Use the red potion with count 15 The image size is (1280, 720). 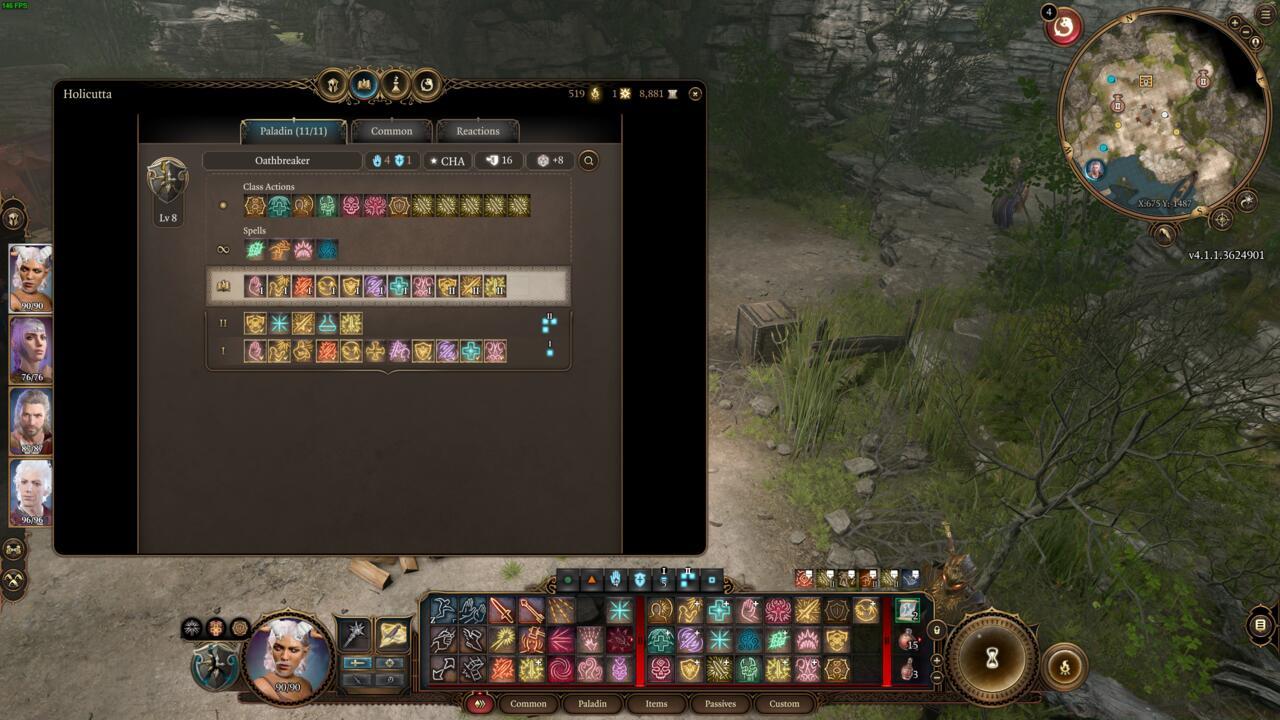click(x=908, y=639)
